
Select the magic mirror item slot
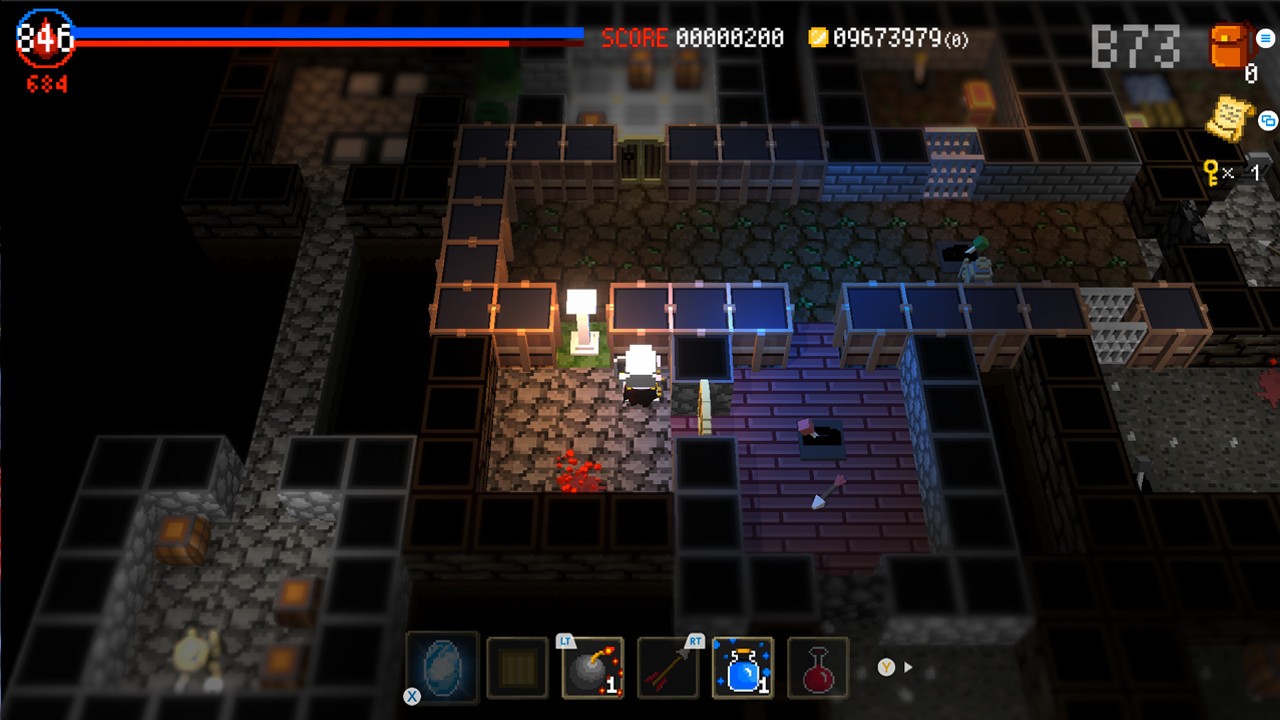tap(441, 668)
